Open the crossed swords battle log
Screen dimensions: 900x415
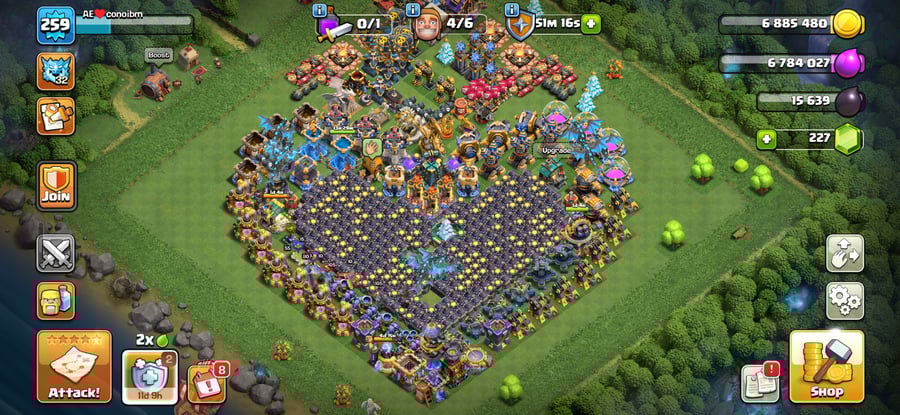[56, 252]
